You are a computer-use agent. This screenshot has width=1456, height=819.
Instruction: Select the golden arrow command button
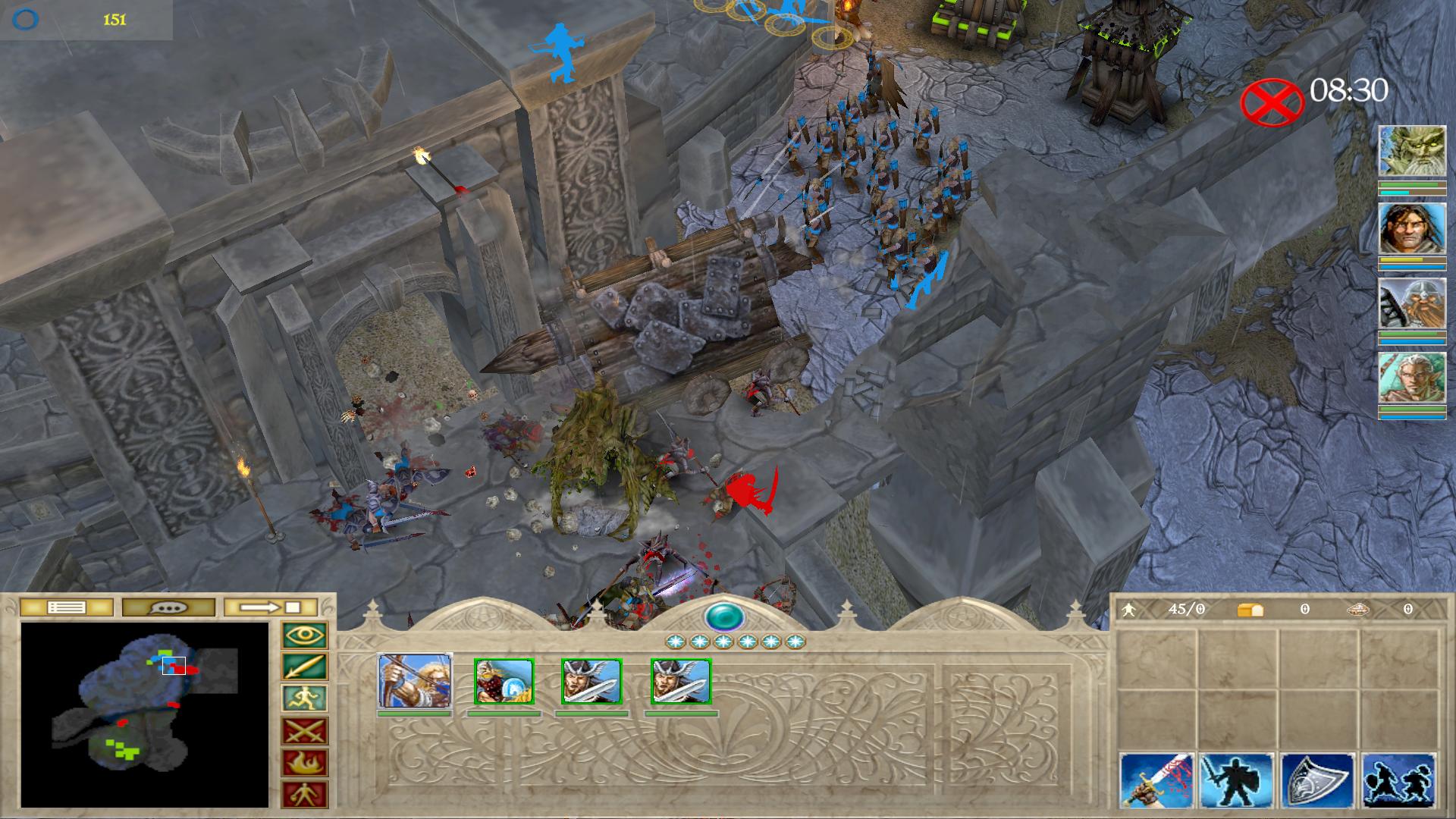(x=305, y=667)
